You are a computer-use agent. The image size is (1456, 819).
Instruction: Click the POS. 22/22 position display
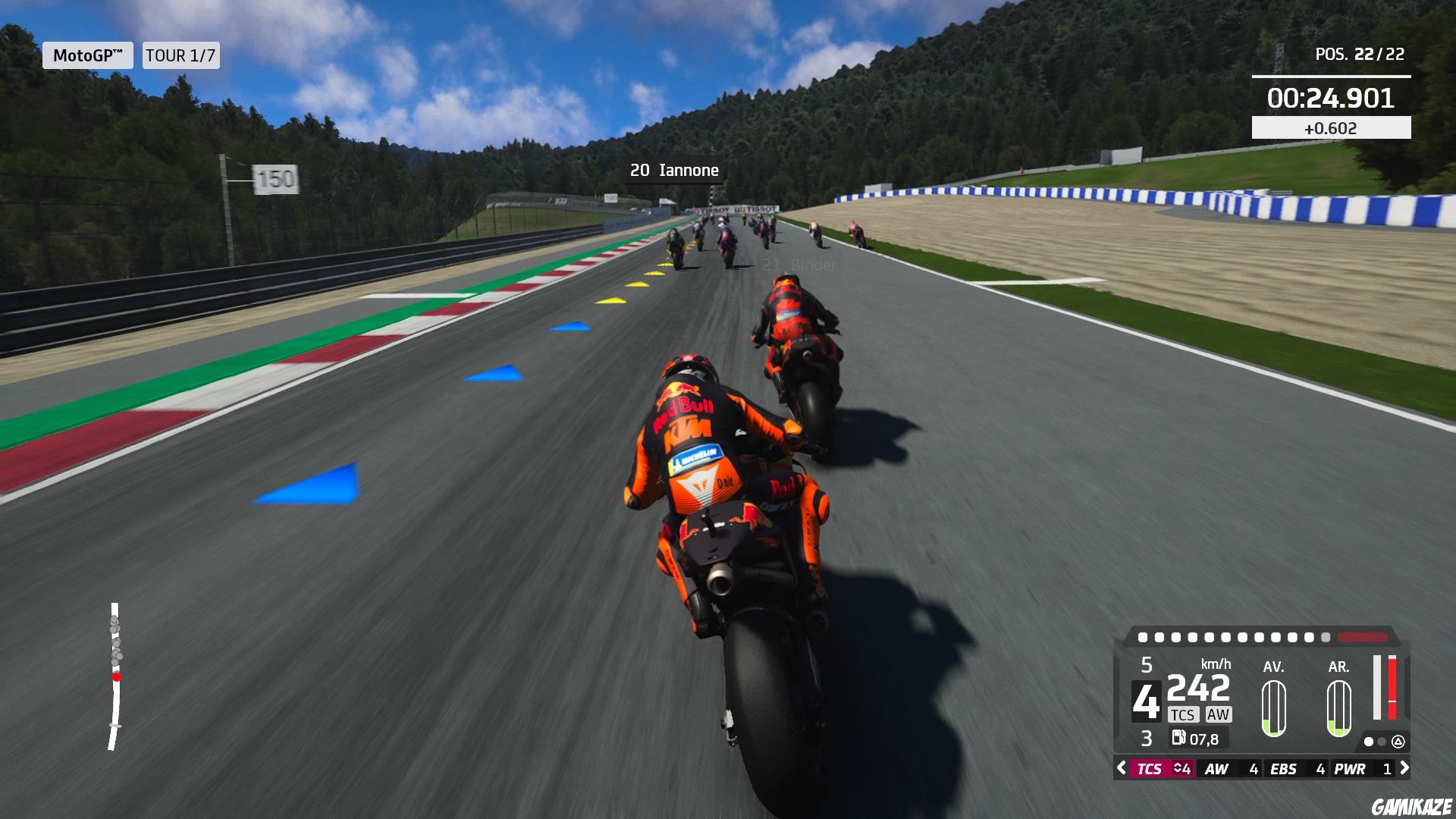[x=1359, y=54]
